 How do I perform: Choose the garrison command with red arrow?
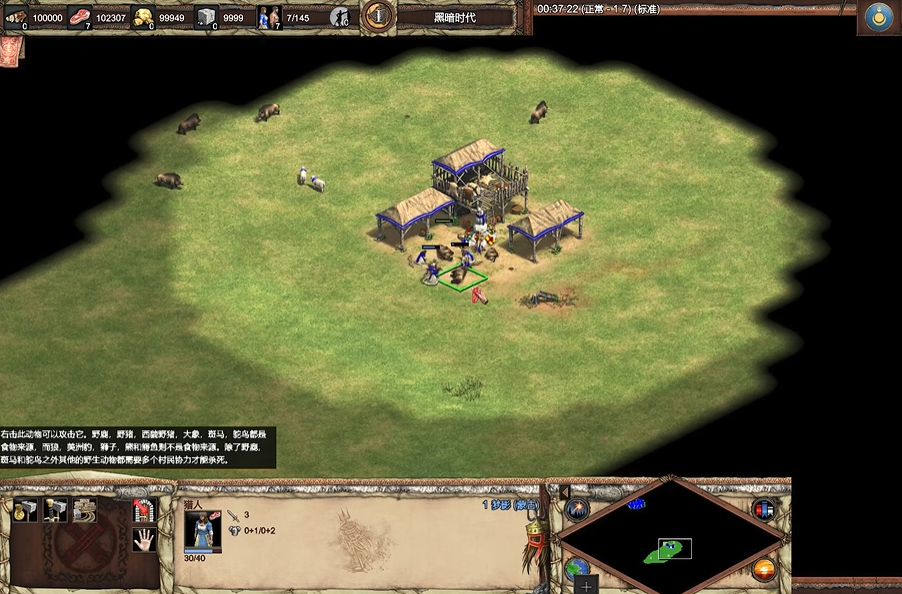144,510
